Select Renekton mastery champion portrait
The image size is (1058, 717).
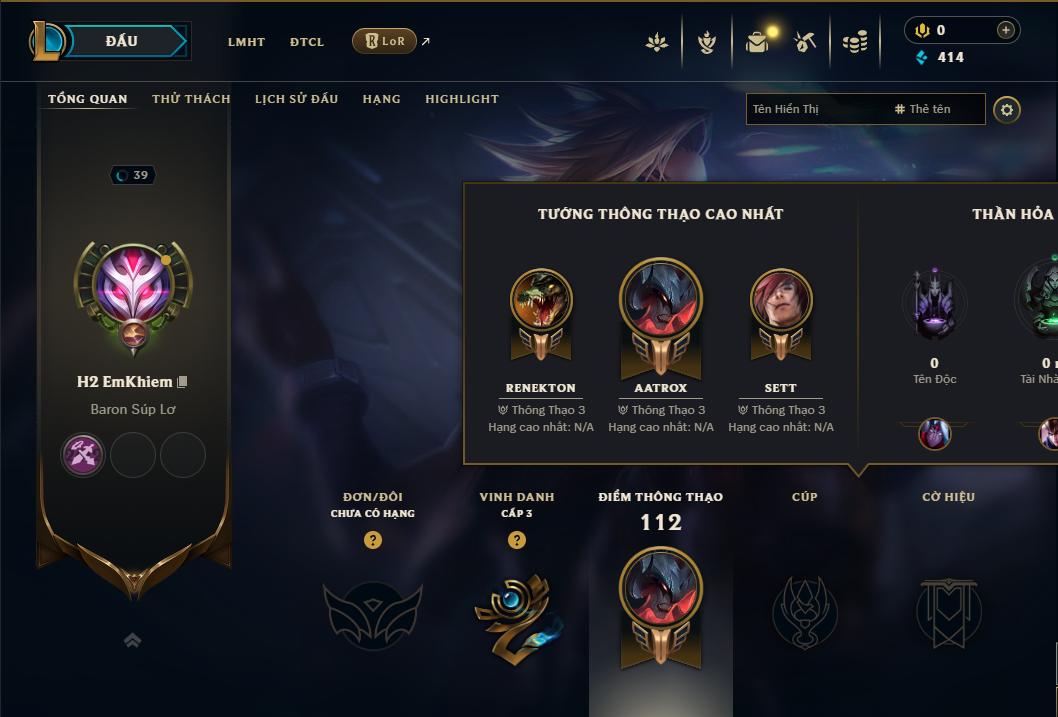541,300
